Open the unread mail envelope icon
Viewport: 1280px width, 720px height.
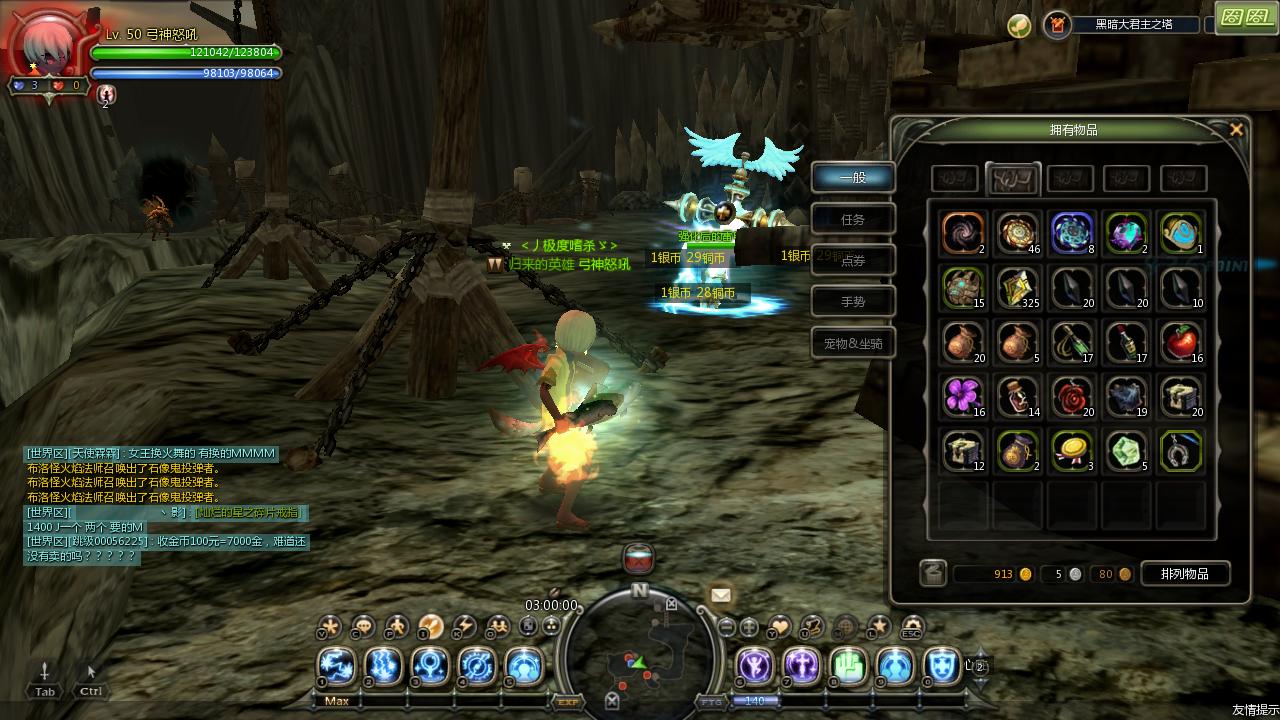coord(720,596)
